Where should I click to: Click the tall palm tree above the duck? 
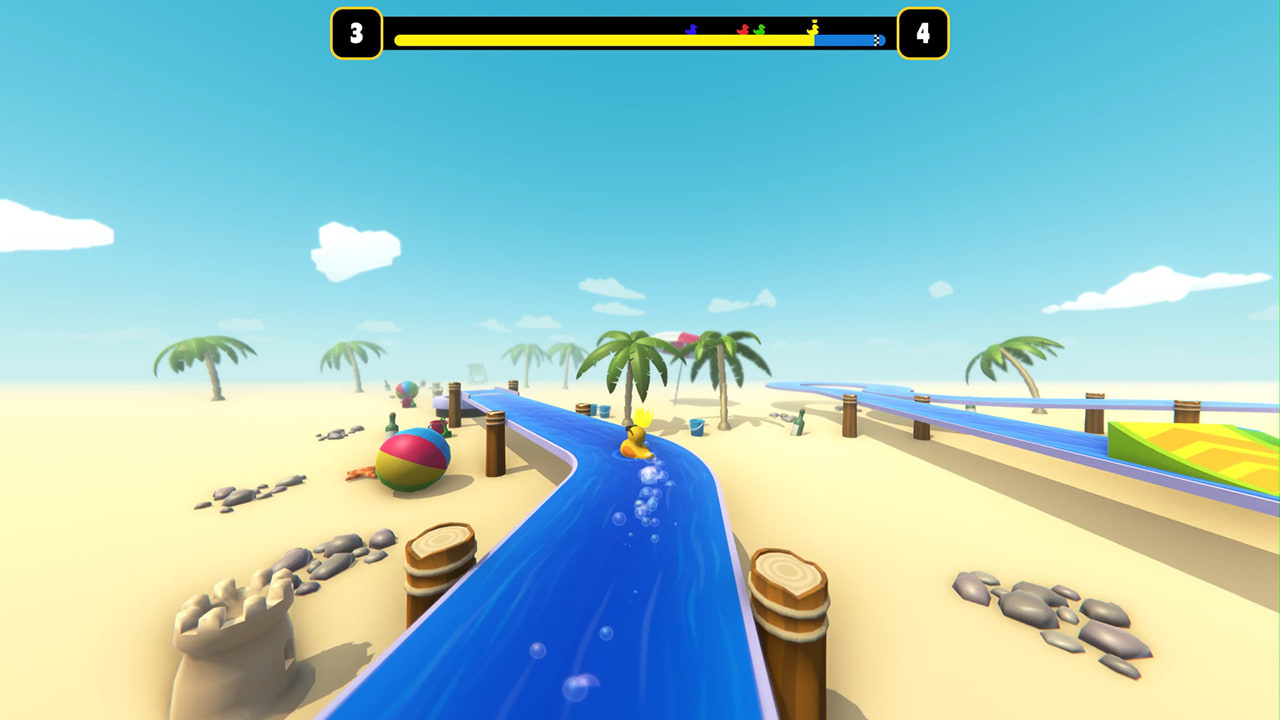pyautogui.click(x=630, y=360)
